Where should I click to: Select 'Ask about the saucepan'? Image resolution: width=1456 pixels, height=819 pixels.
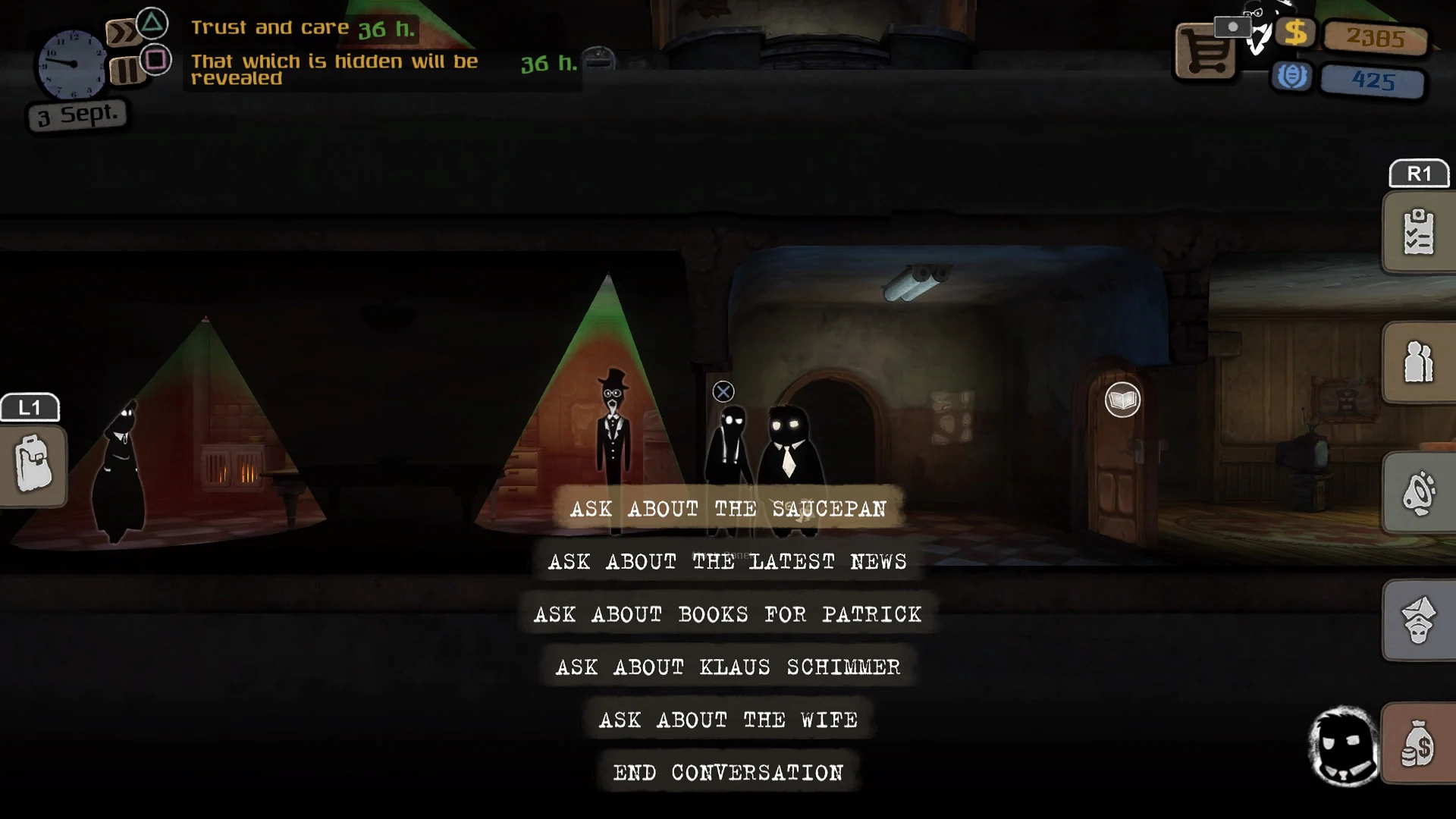728,509
